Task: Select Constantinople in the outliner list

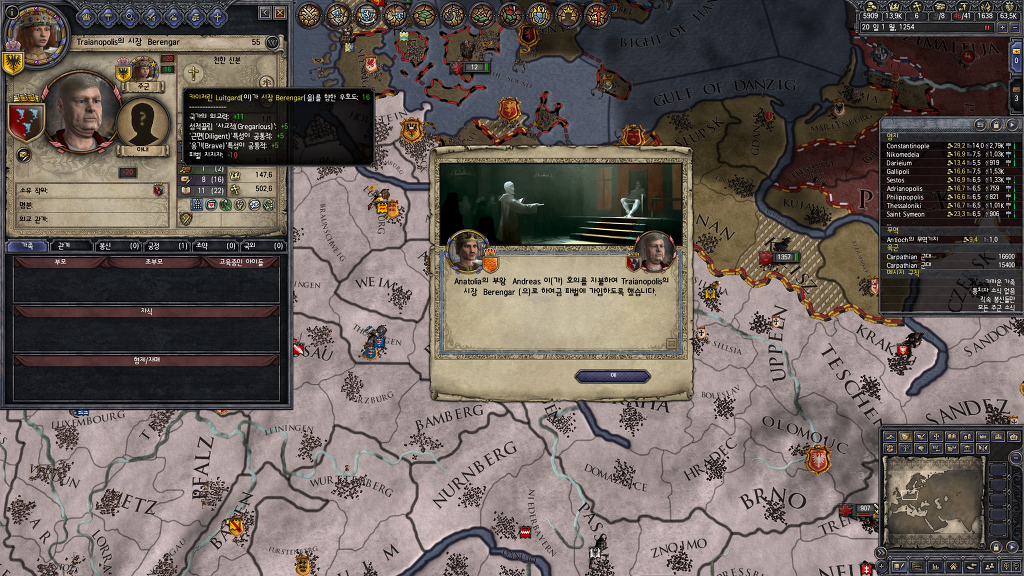Action: click(x=908, y=146)
